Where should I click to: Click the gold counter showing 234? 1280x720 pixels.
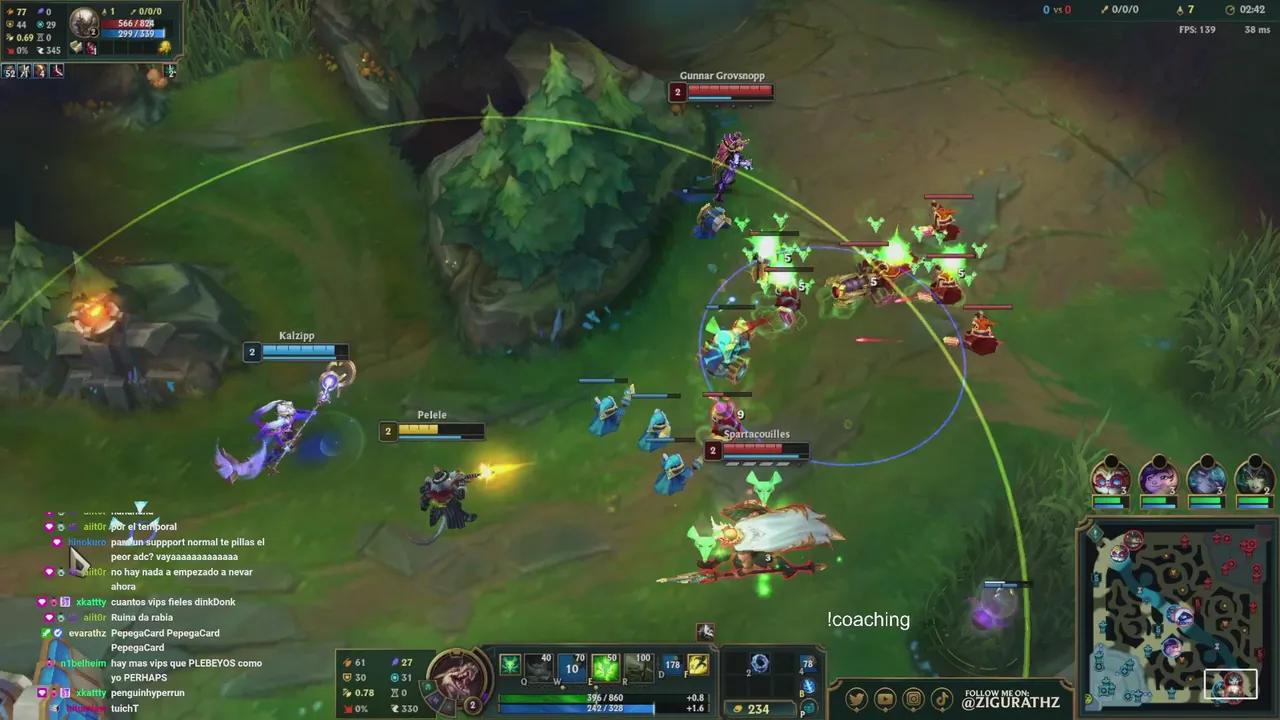pos(760,707)
